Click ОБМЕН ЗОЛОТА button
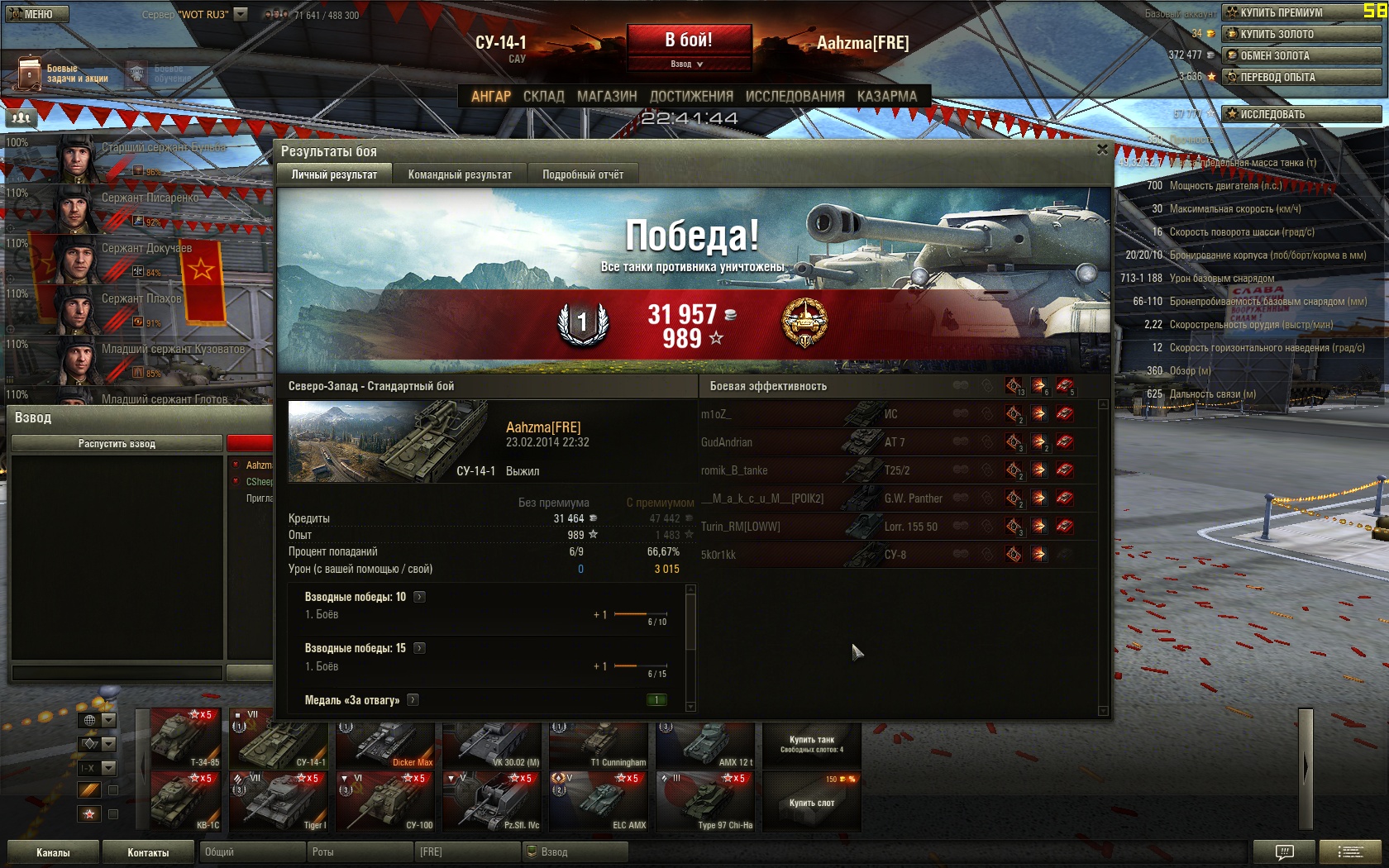 (1301, 55)
